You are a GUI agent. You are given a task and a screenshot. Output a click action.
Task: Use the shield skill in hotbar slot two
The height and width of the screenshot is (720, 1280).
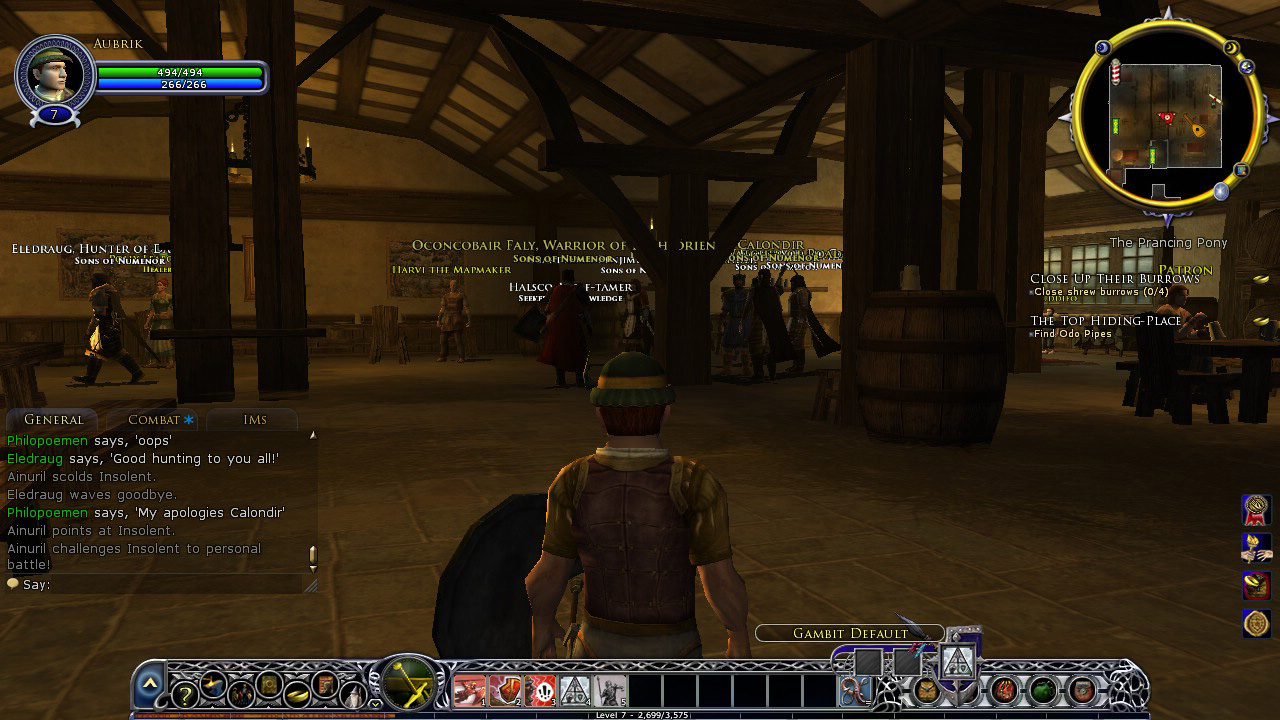pyautogui.click(x=505, y=691)
